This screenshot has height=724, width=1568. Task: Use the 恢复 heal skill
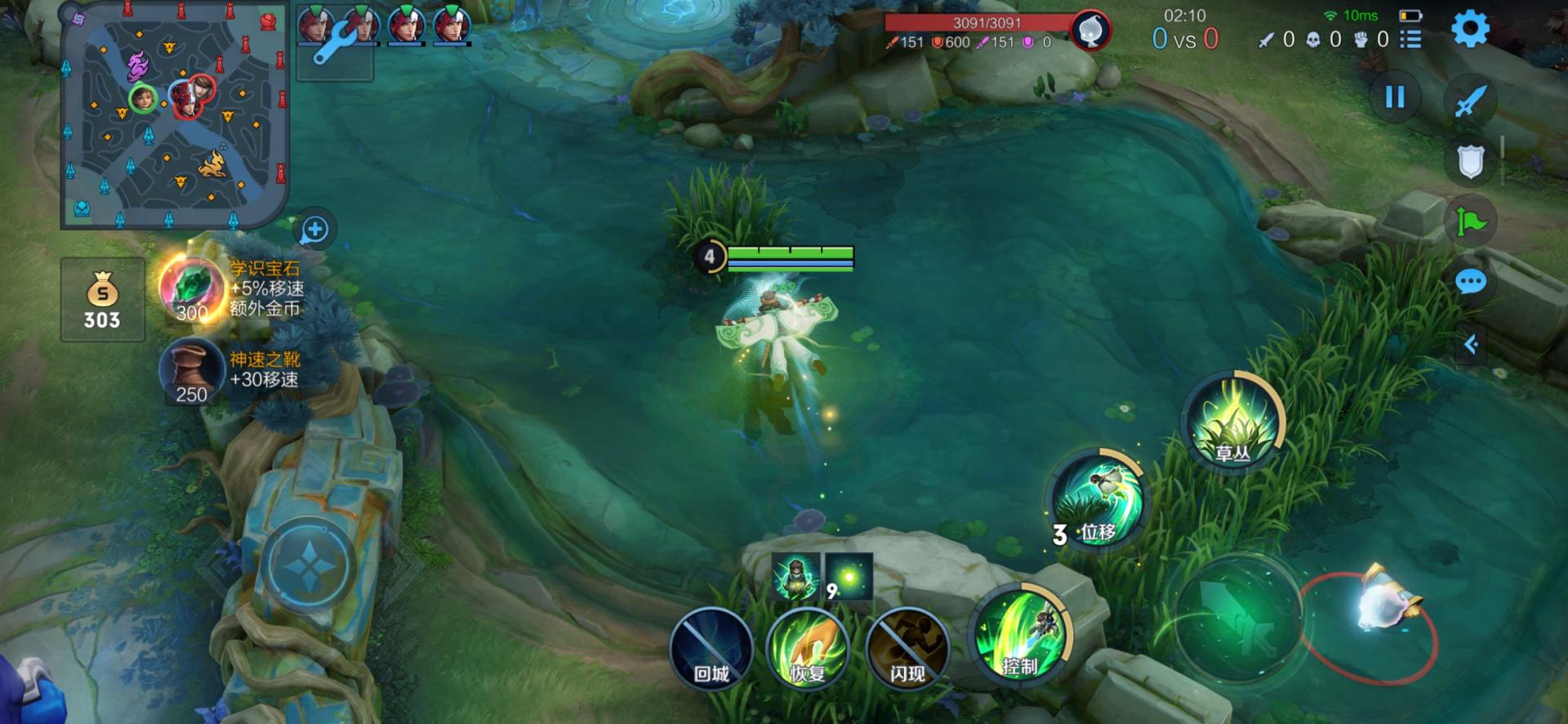(808, 650)
